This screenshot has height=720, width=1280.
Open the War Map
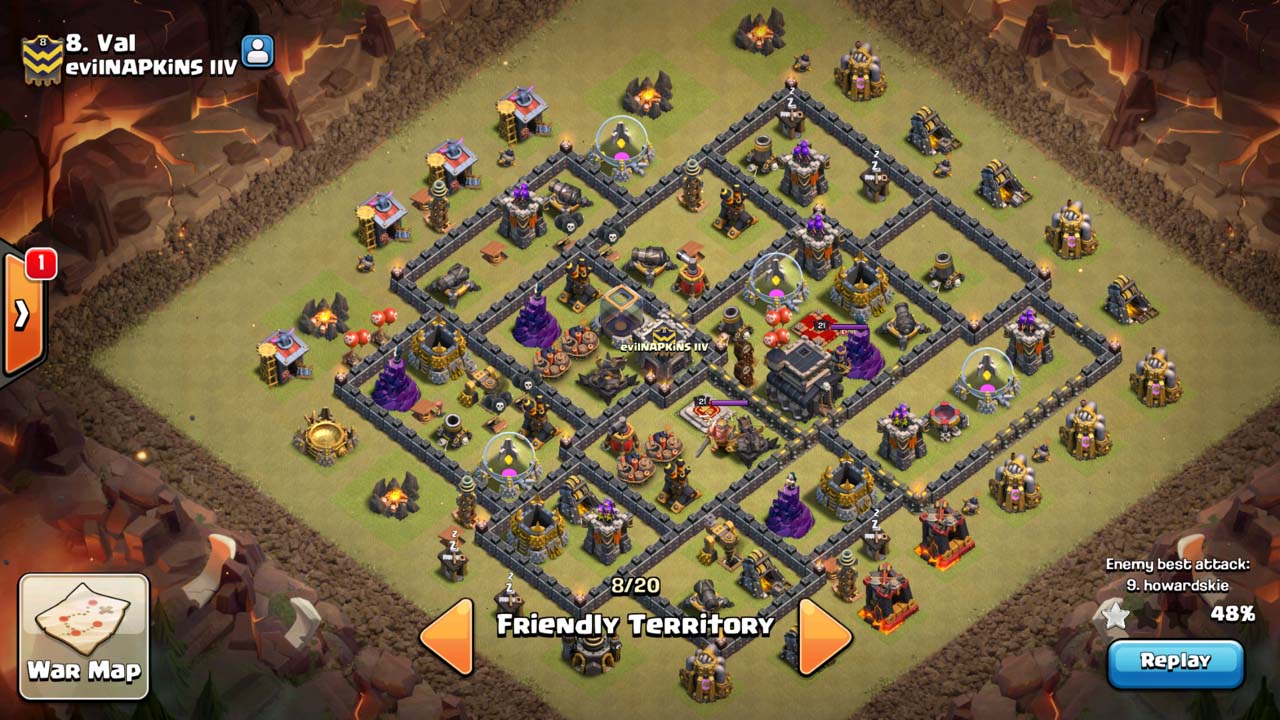pos(84,635)
